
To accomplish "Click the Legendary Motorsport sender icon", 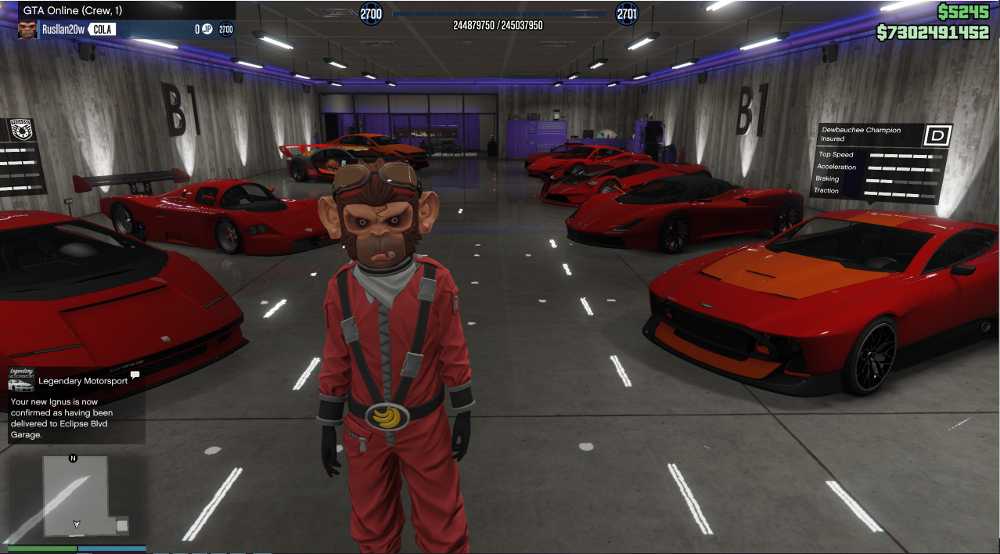I will coord(21,380).
